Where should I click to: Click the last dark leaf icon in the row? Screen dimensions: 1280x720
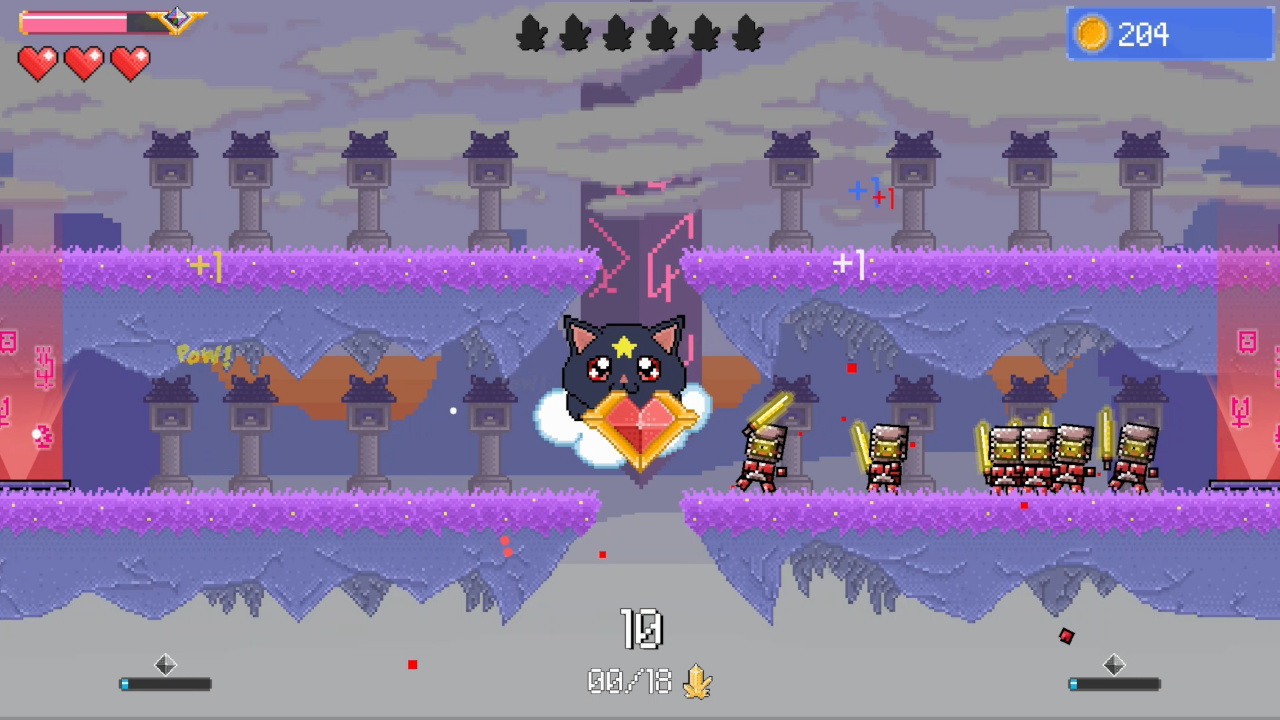point(748,33)
